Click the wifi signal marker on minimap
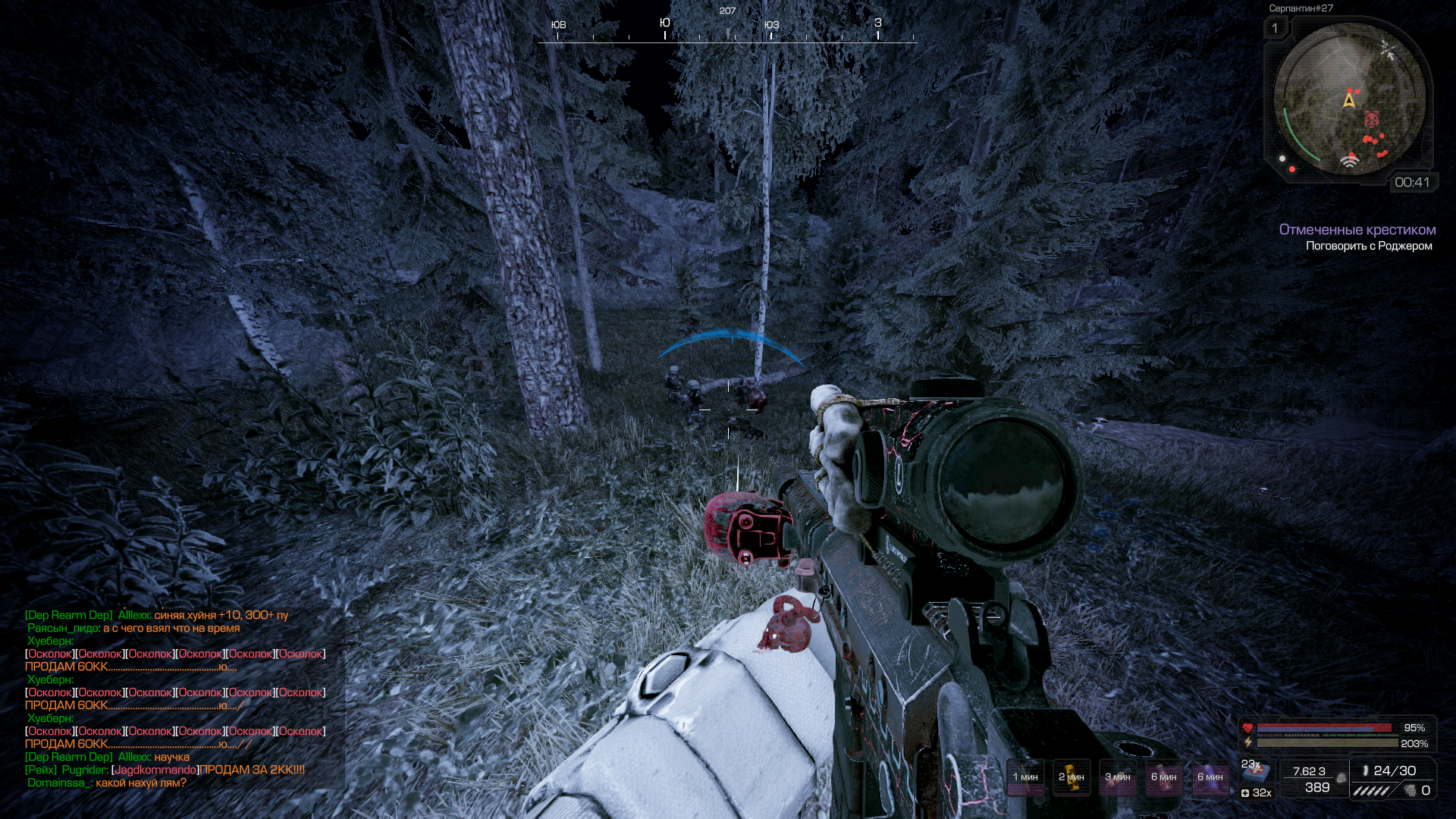The height and width of the screenshot is (819, 1456). (1349, 161)
